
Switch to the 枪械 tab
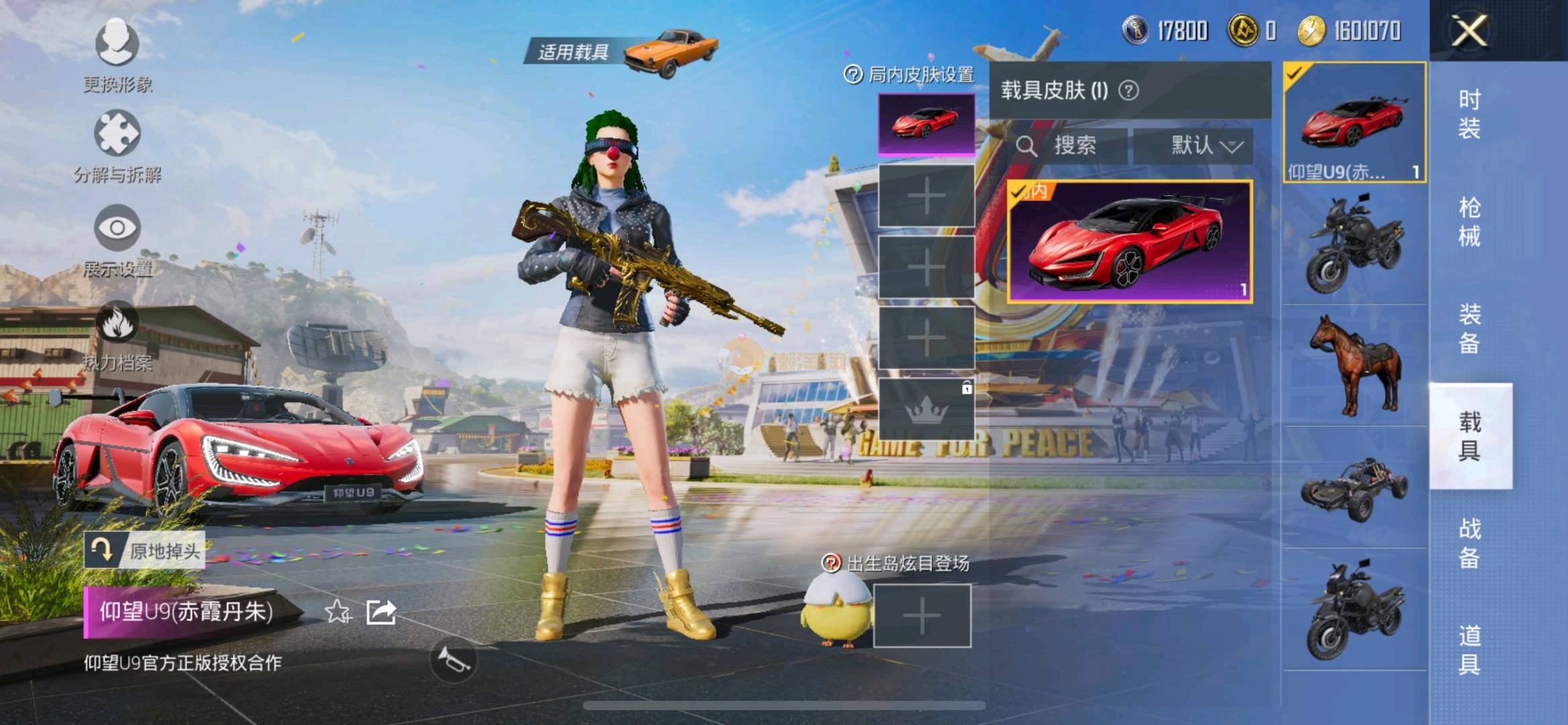(1469, 222)
